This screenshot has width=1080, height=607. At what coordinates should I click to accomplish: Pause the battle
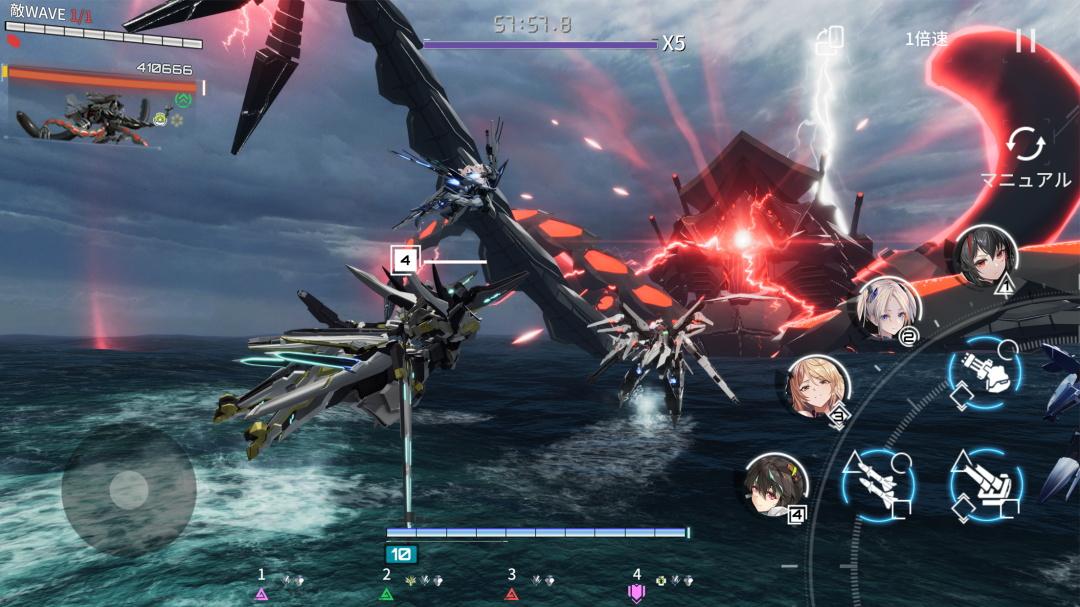[x=1025, y=40]
